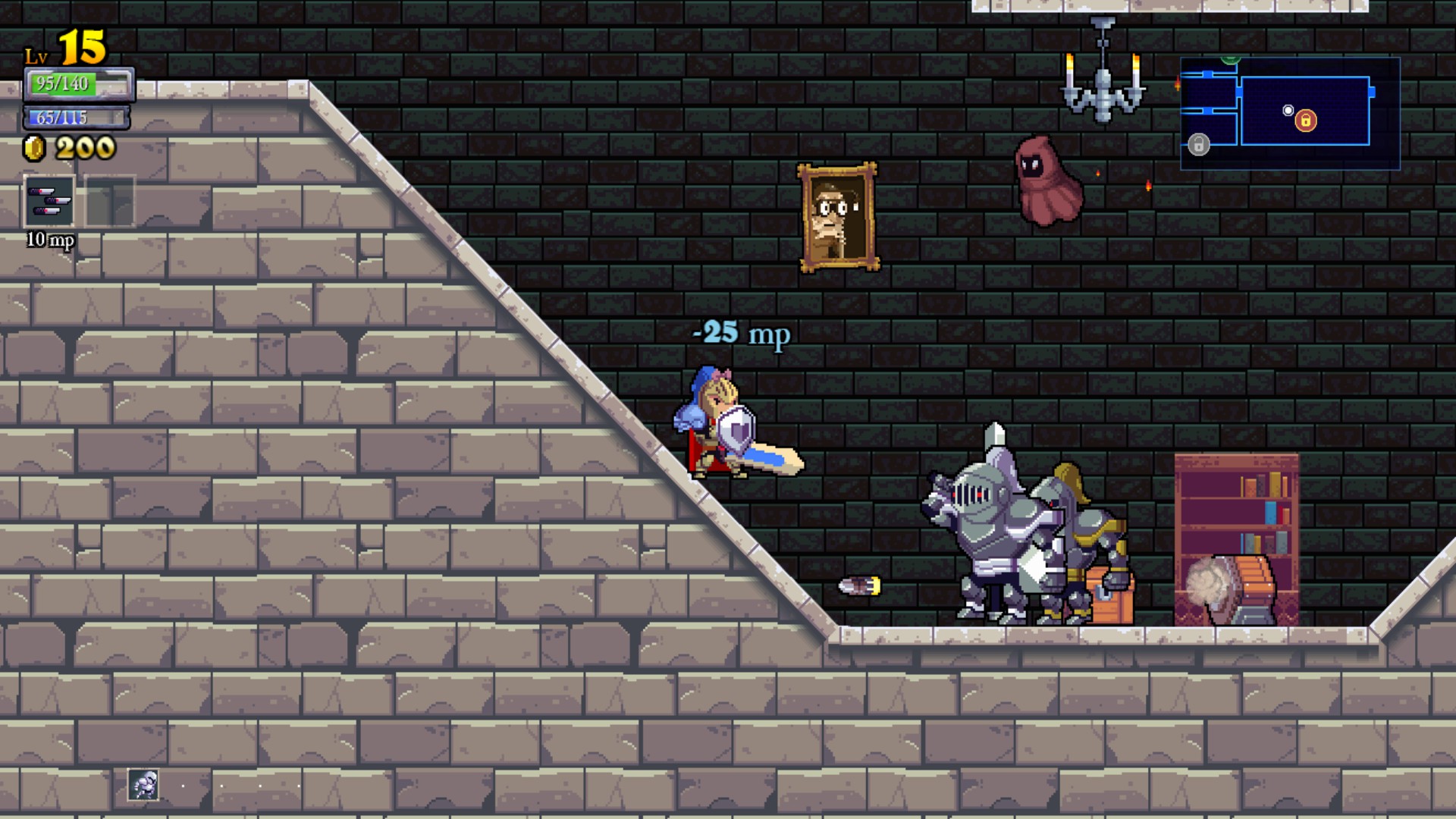This screenshot has width=1456, height=819.
Task: Select the throwing daggers spell icon
Action: point(50,202)
